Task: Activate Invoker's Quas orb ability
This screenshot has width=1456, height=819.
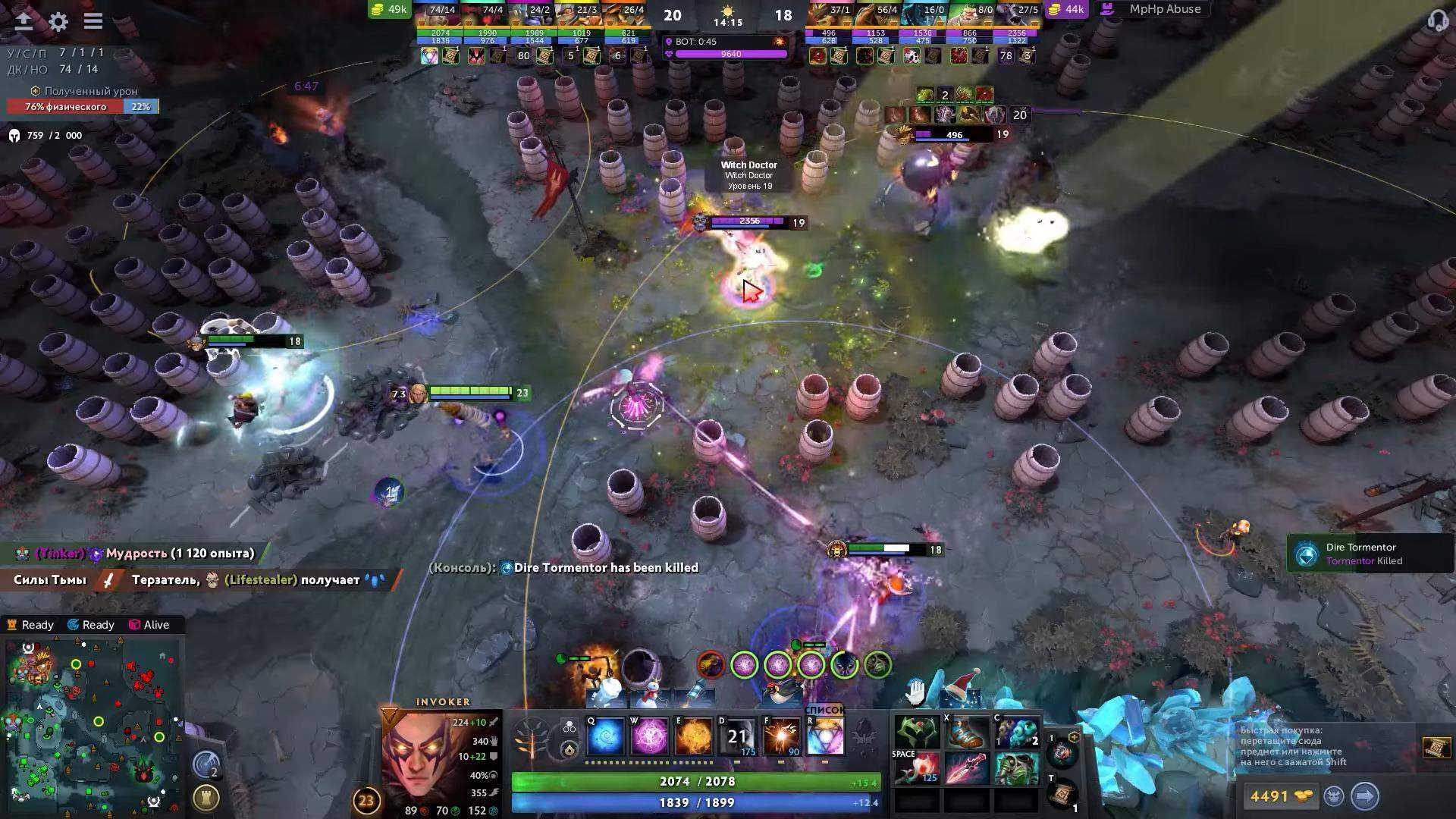Action: (606, 736)
